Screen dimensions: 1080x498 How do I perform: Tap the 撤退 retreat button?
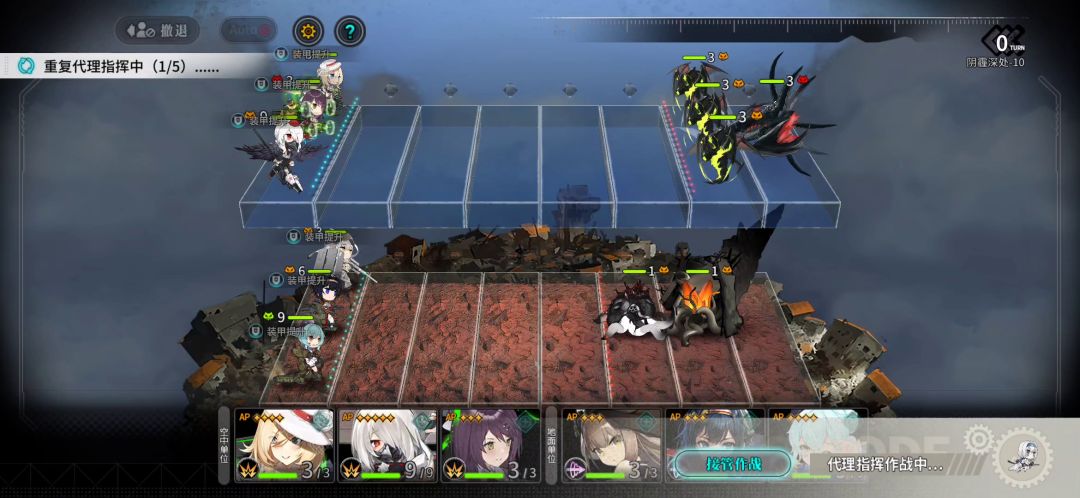(157, 30)
